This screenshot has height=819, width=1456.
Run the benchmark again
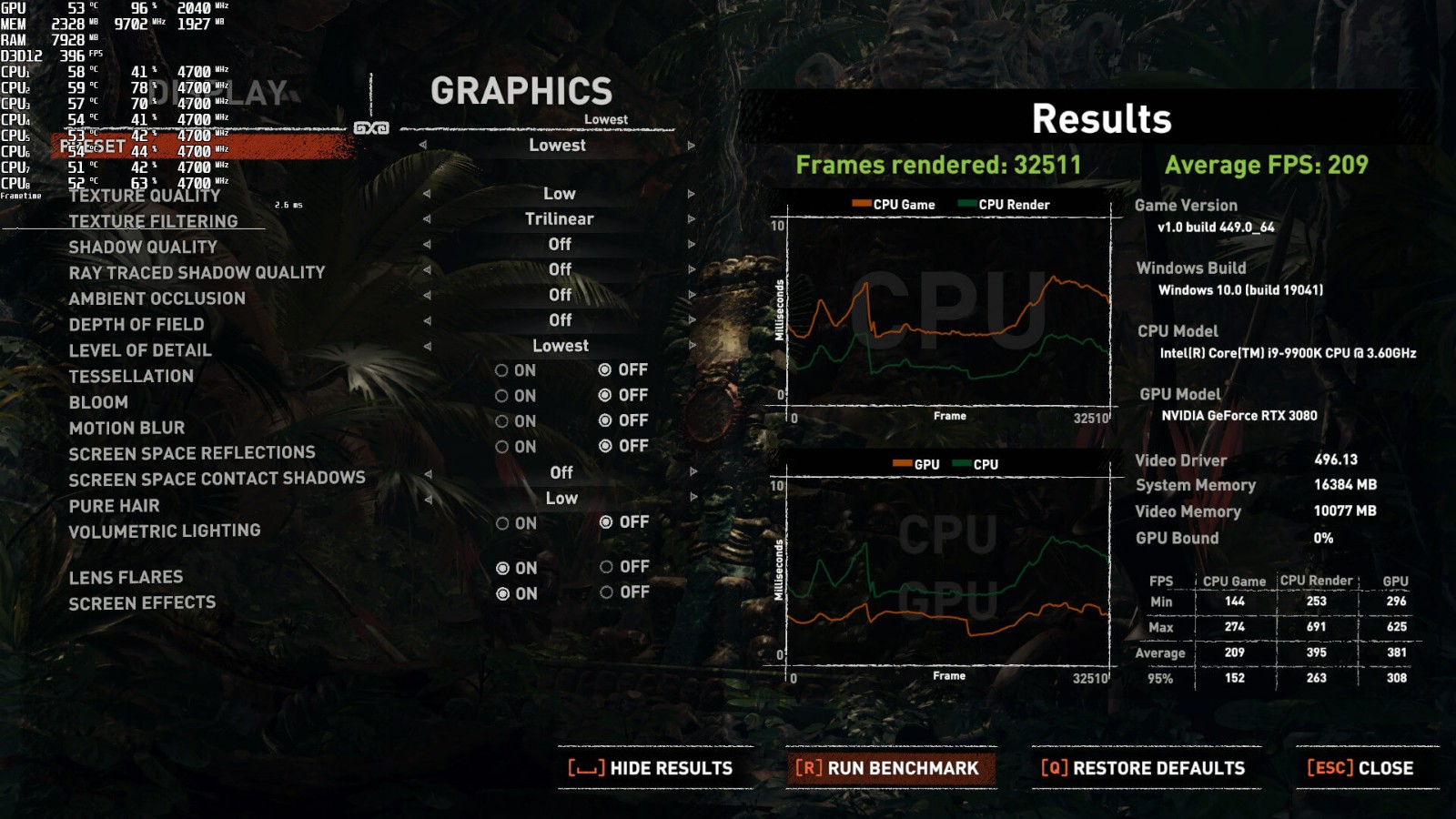(887, 768)
